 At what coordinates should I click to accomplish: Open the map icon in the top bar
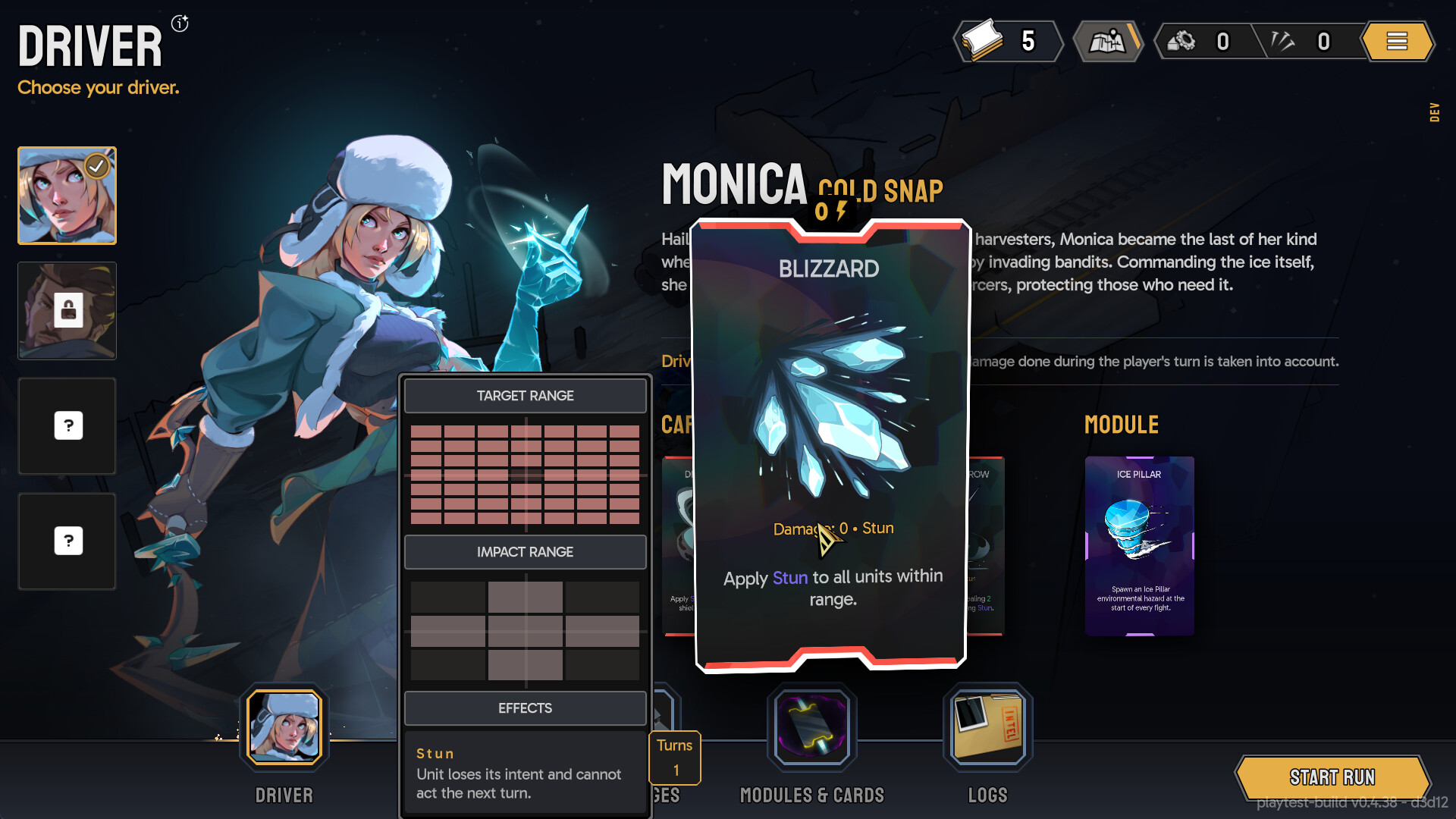1108,41
